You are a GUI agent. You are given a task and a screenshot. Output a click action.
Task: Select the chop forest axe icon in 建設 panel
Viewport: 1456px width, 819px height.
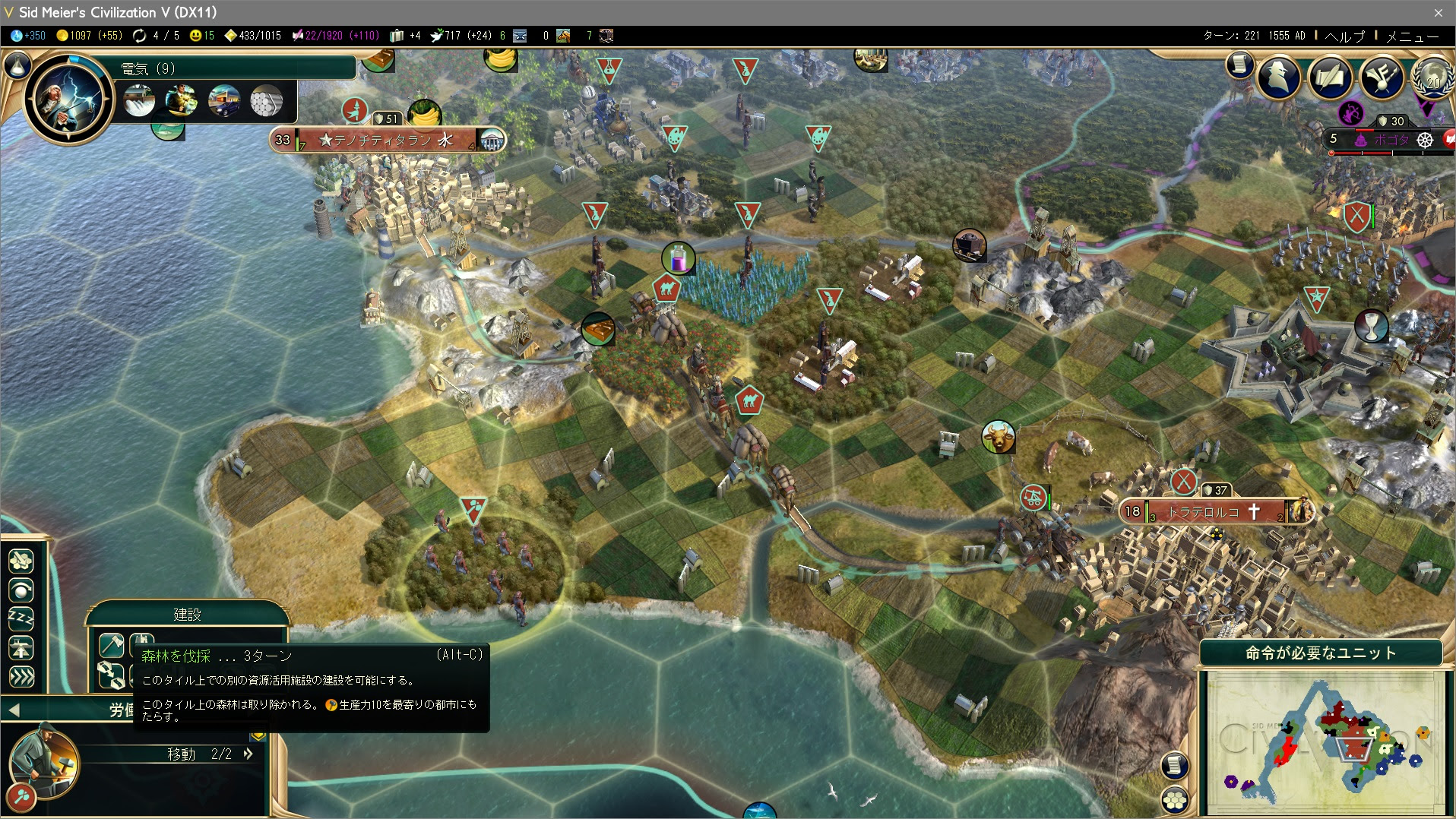pyautogui.click(x=110, y=645)
